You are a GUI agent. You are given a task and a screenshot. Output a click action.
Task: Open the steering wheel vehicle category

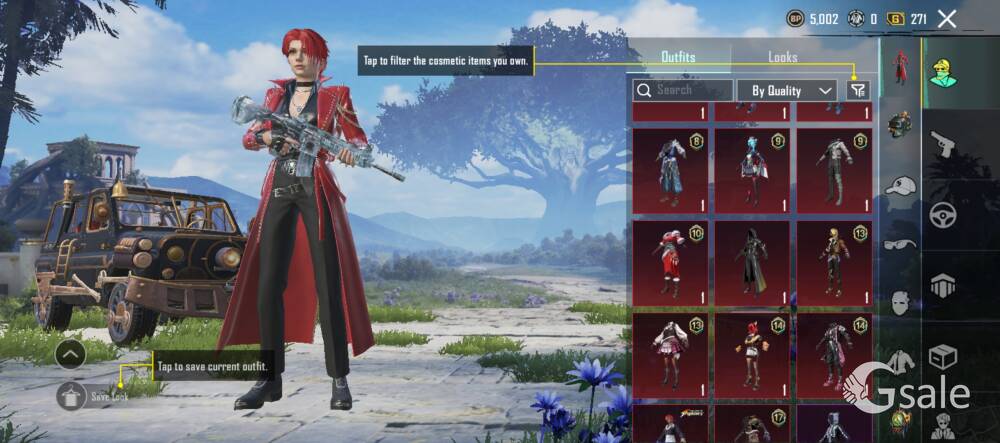pos(943,216)
